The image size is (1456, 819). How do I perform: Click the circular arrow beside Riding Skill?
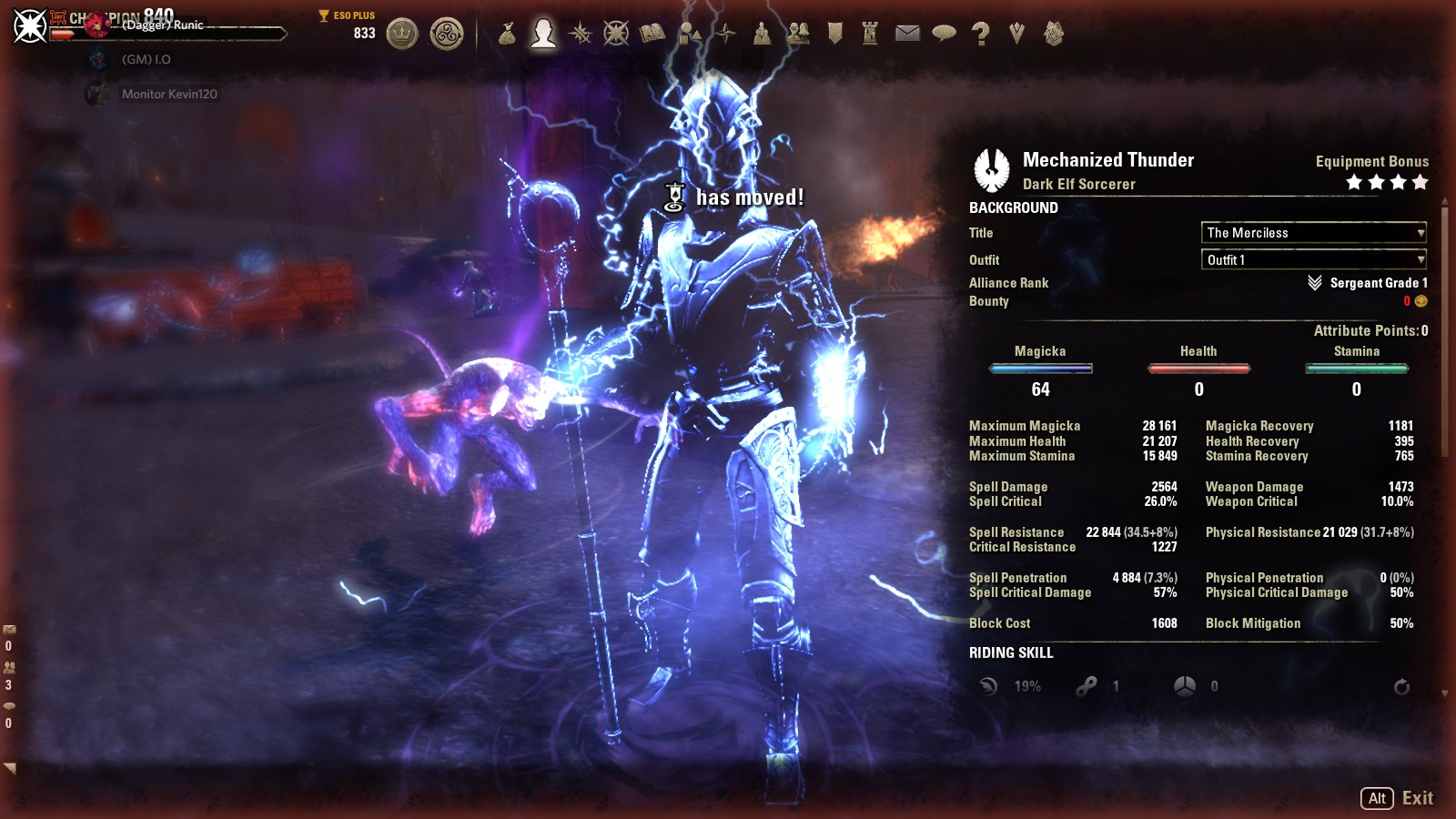click(1401, 687)
